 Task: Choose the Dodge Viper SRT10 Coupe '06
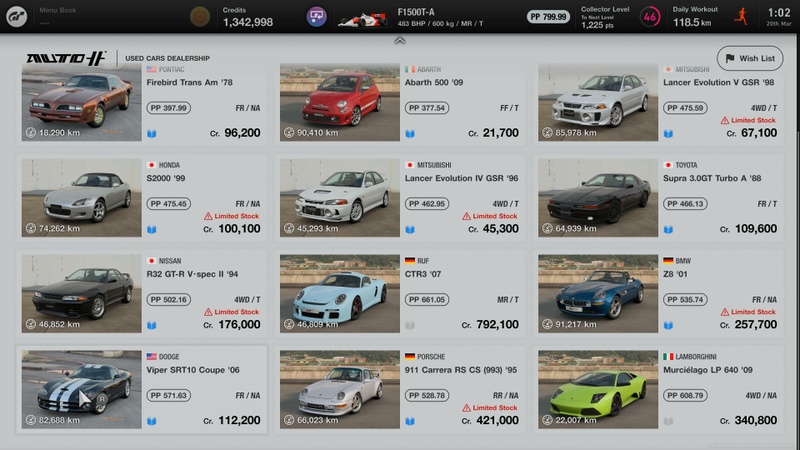(142, 389)
